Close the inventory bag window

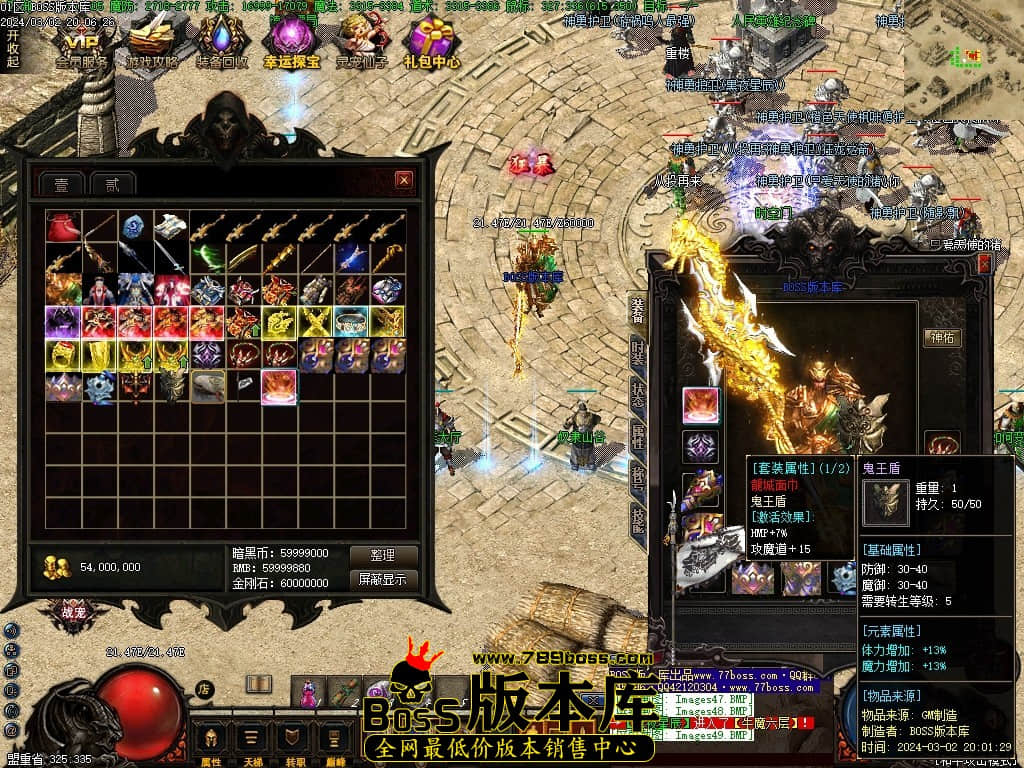[404, 180]
